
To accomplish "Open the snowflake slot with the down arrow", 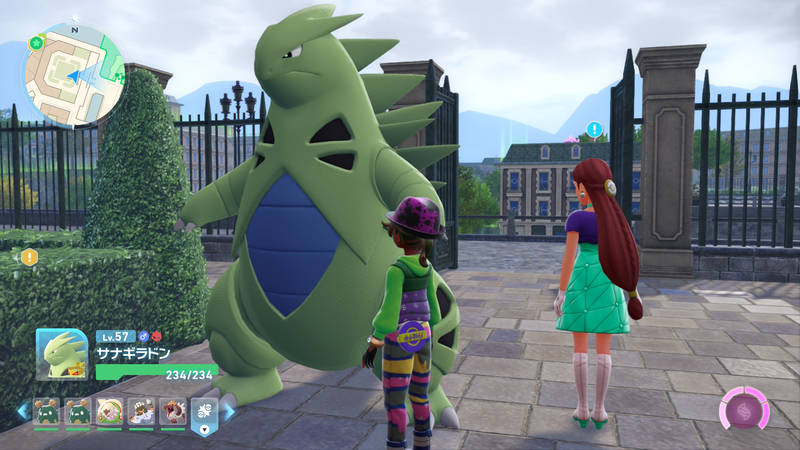I will click(203, 413).
